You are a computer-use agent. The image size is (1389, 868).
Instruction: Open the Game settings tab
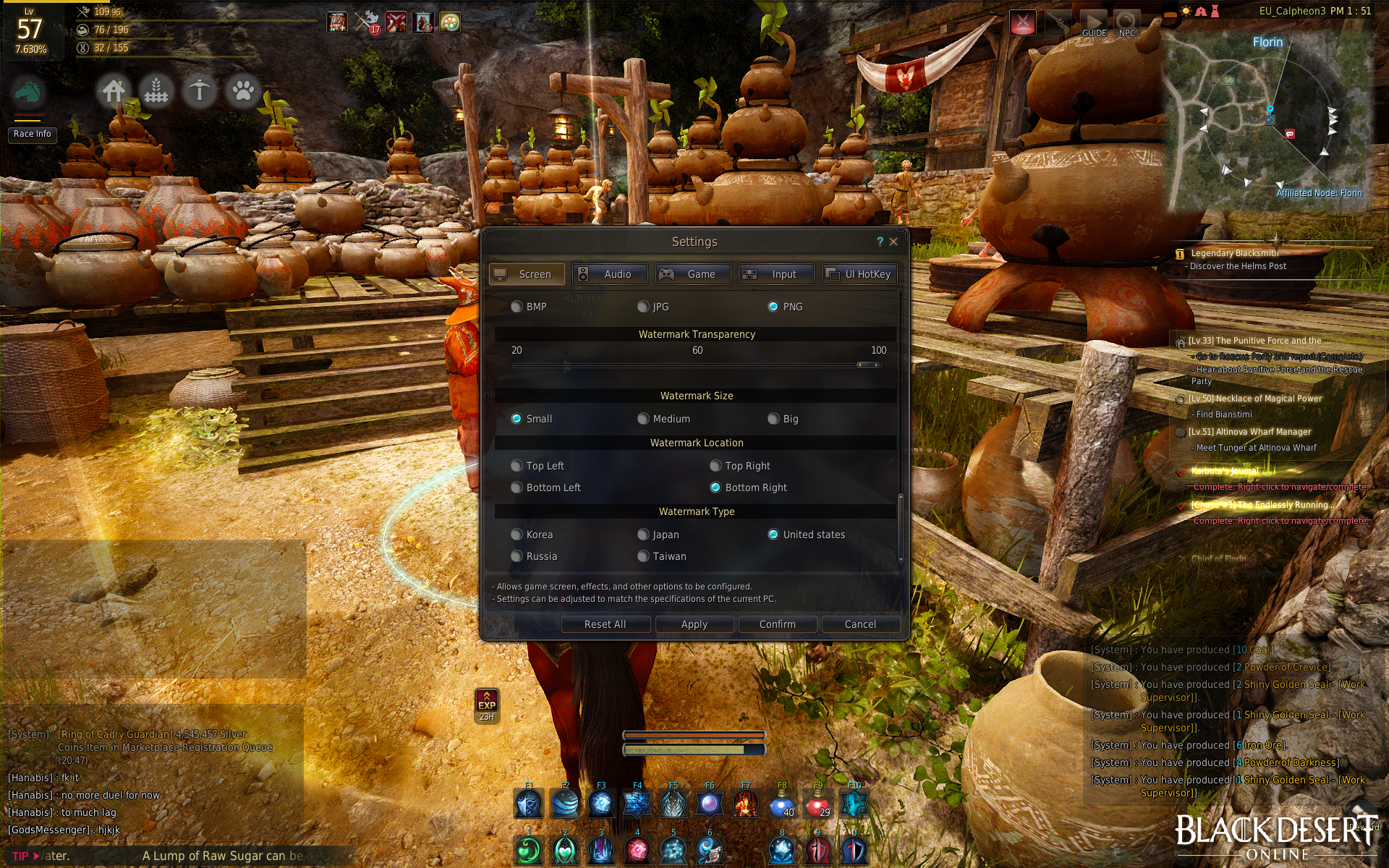click(692, 274)
